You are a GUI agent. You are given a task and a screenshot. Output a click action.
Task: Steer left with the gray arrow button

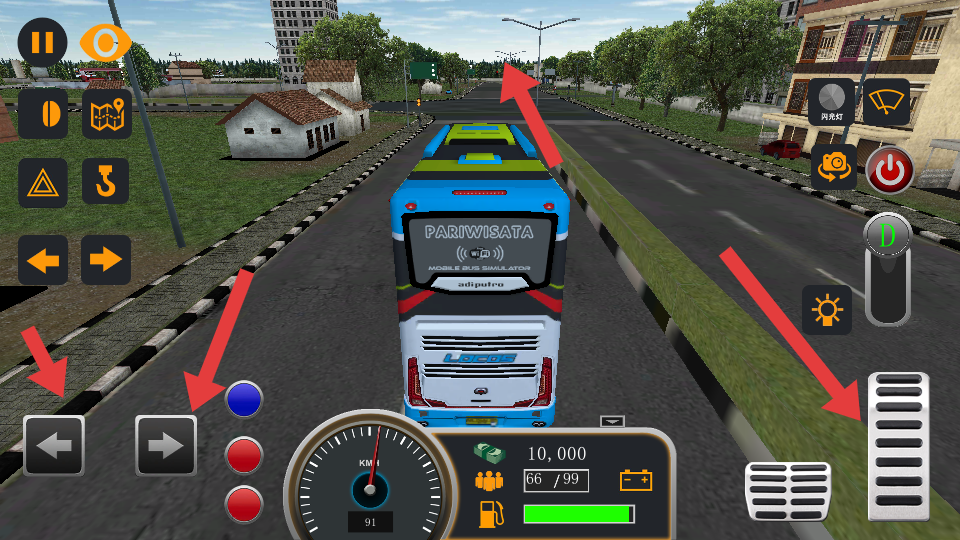(54, 445)
